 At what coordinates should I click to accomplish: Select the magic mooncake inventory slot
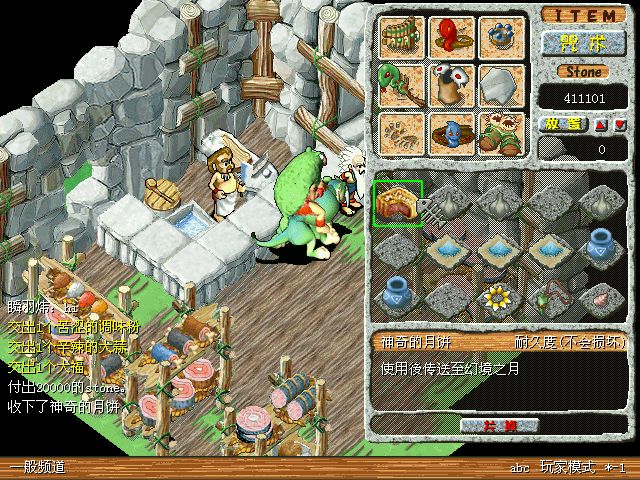coord(398,203)
